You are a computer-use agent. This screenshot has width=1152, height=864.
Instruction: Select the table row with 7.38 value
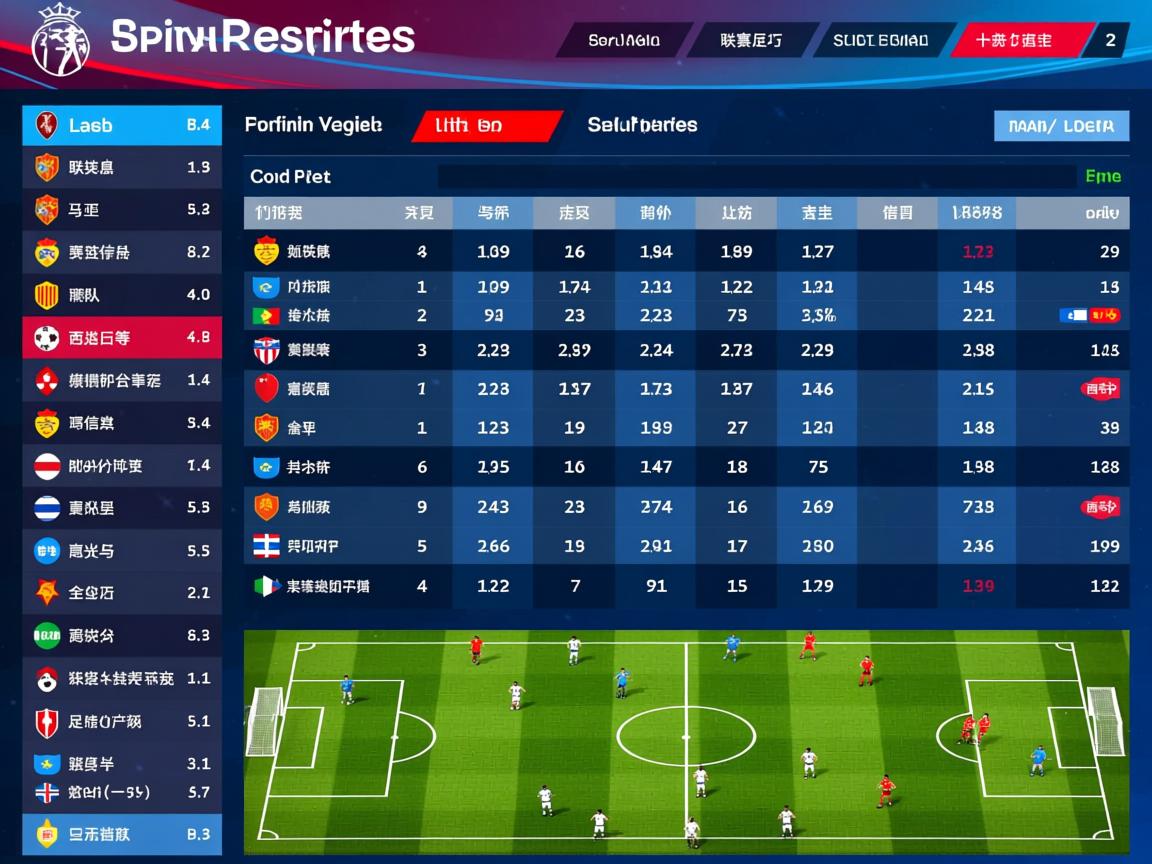point(686,507)
